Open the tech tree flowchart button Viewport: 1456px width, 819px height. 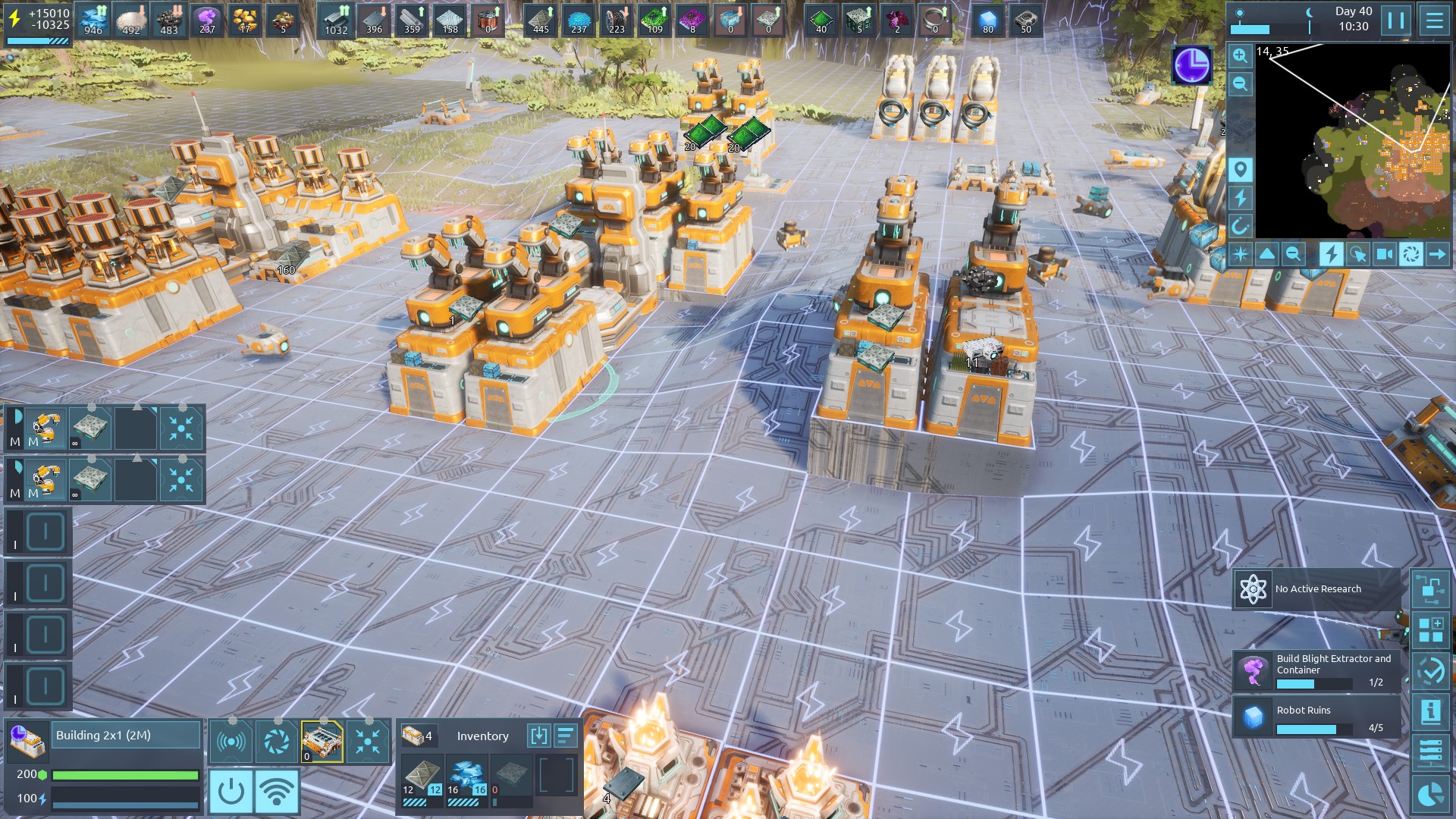[1431, 589]
